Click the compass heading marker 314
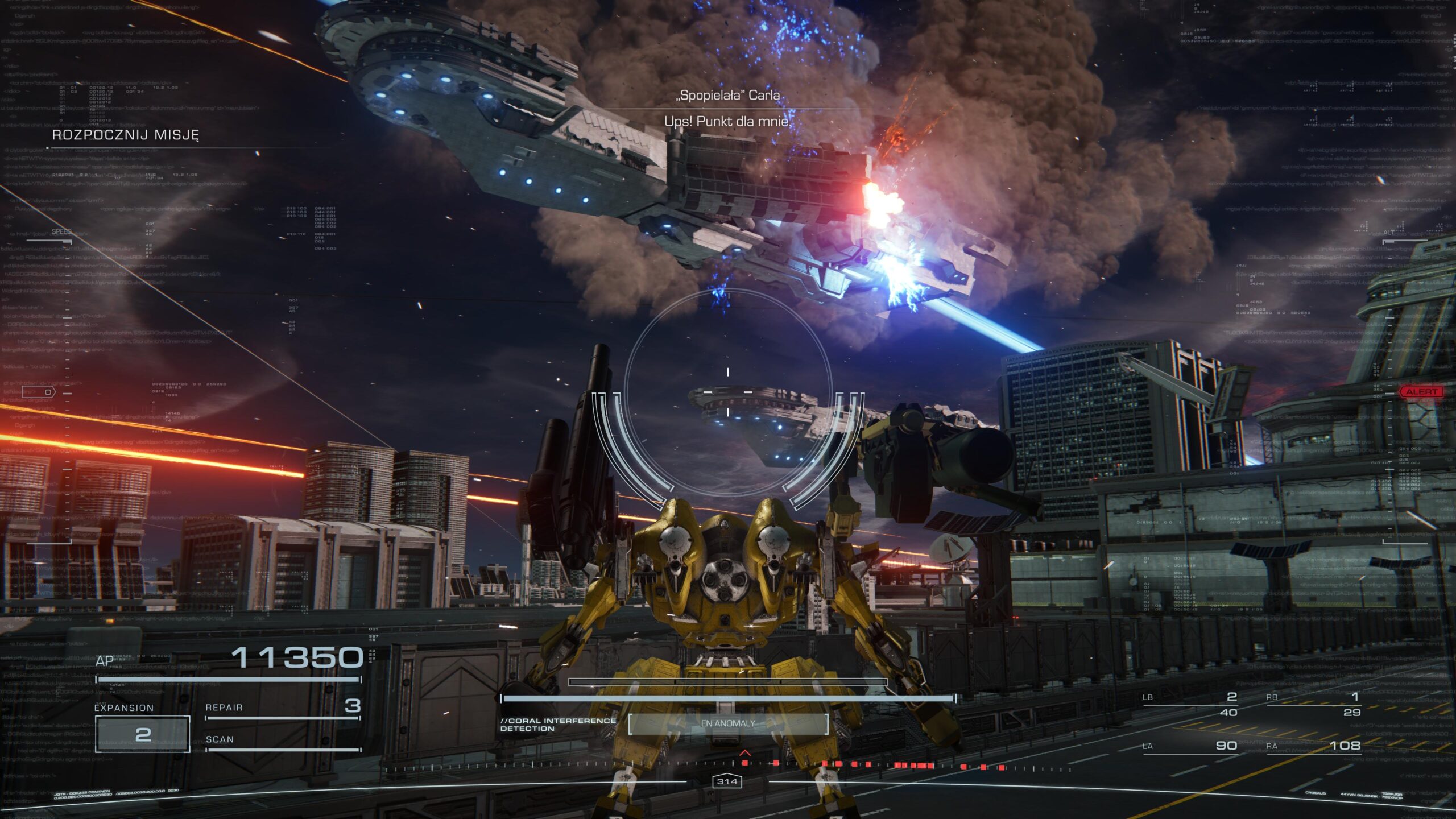The width and height of the screenshot is (1456, 819). tap(727, 782)
